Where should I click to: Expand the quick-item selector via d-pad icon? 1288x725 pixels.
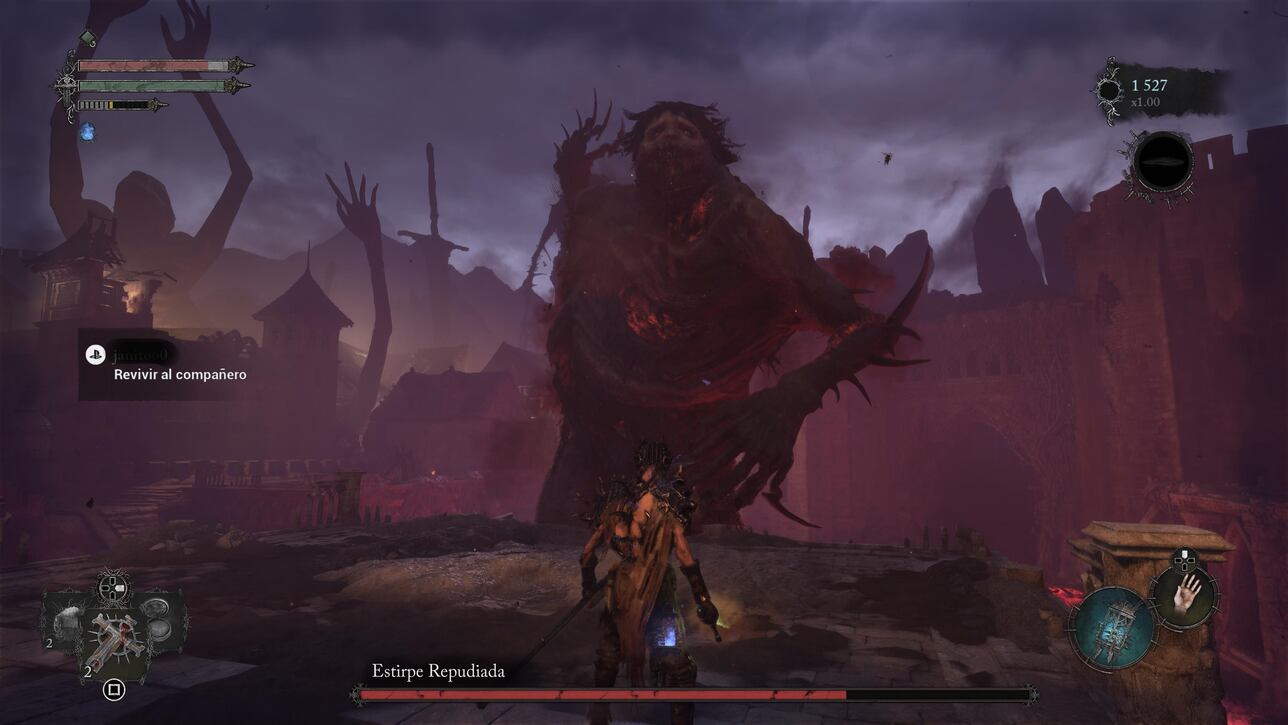(112, 587)
